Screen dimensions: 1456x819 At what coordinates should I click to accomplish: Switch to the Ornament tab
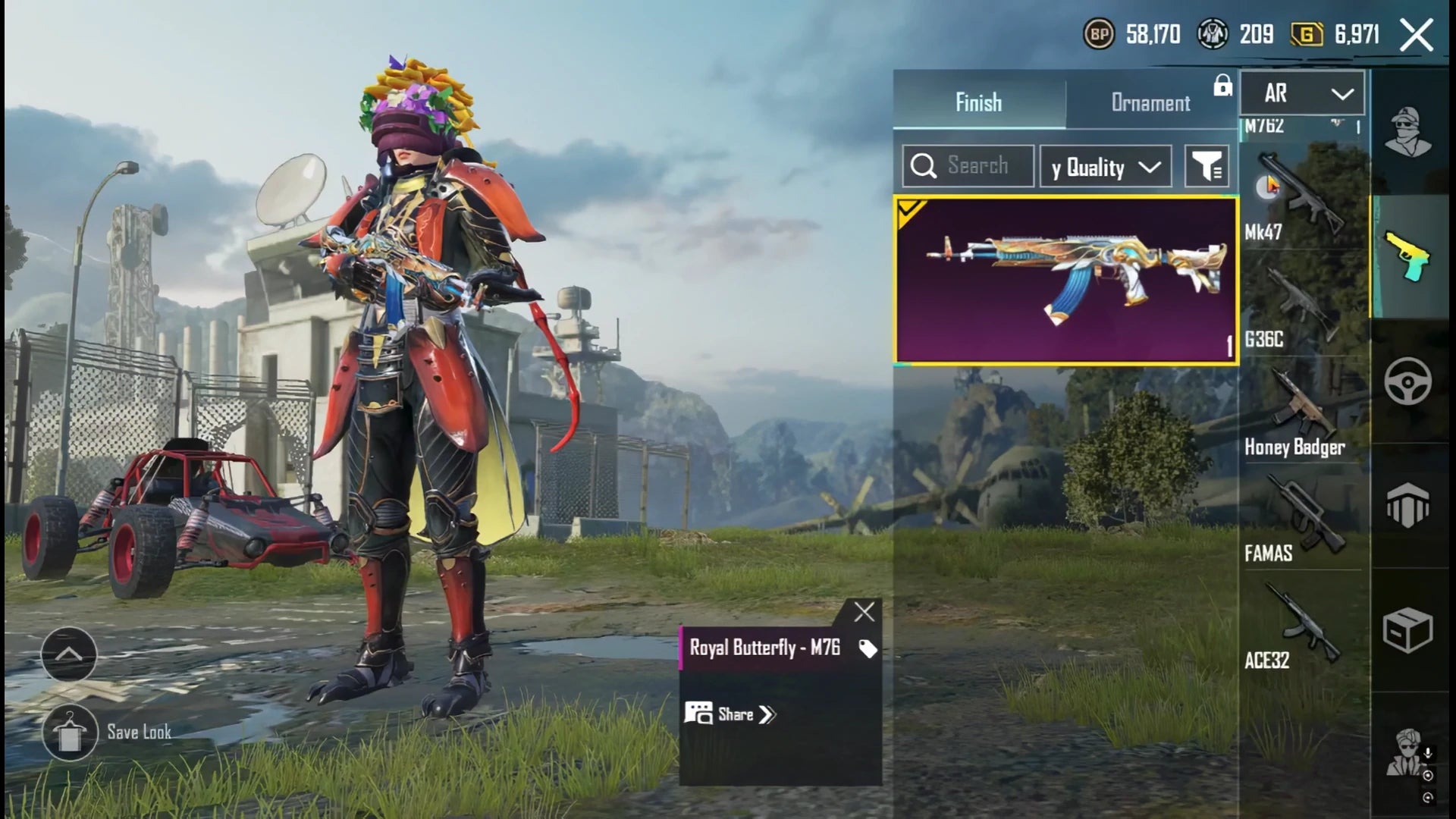point(1151,103)
